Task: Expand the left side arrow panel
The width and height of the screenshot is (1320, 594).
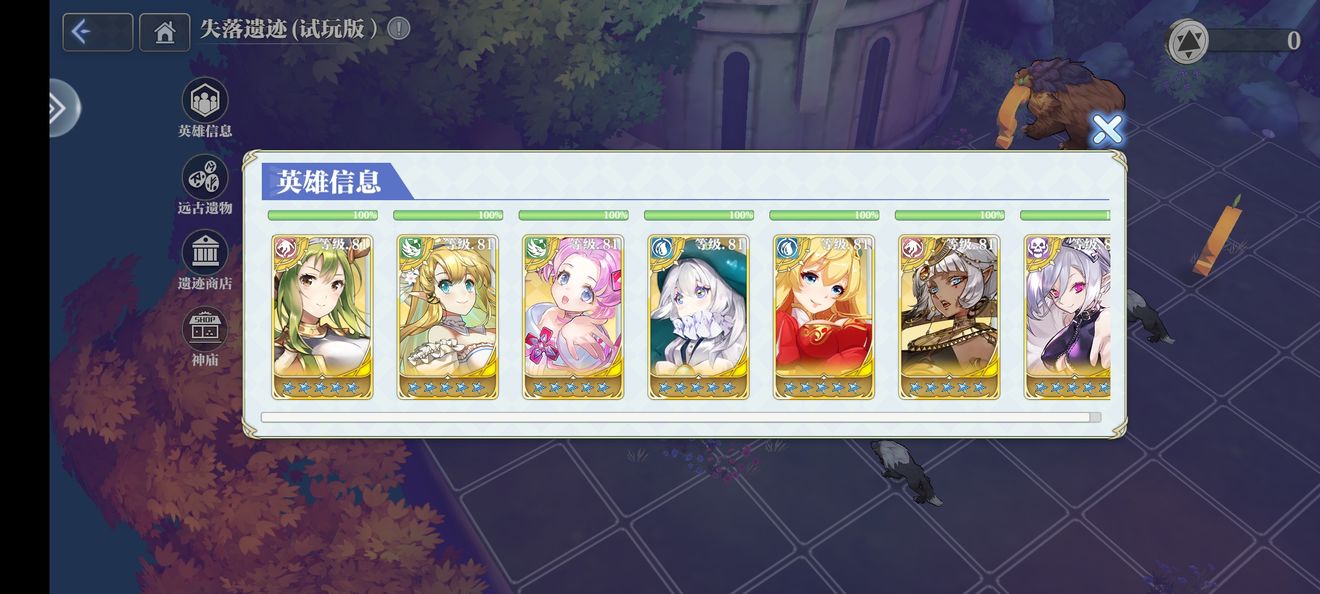Action: pyautogui.click(x=61, y=107)
